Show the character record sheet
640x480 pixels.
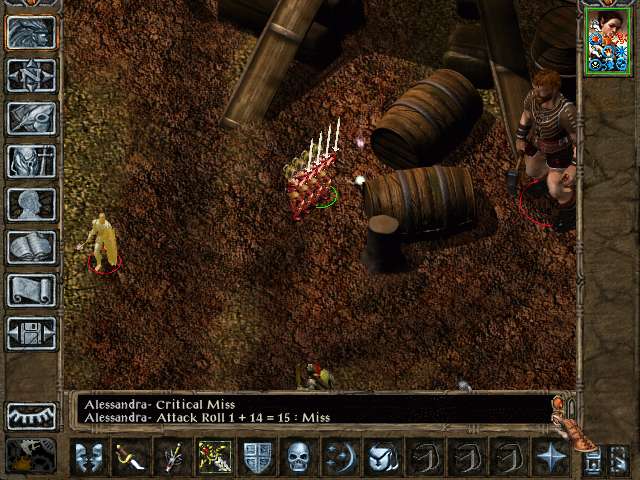31,205
